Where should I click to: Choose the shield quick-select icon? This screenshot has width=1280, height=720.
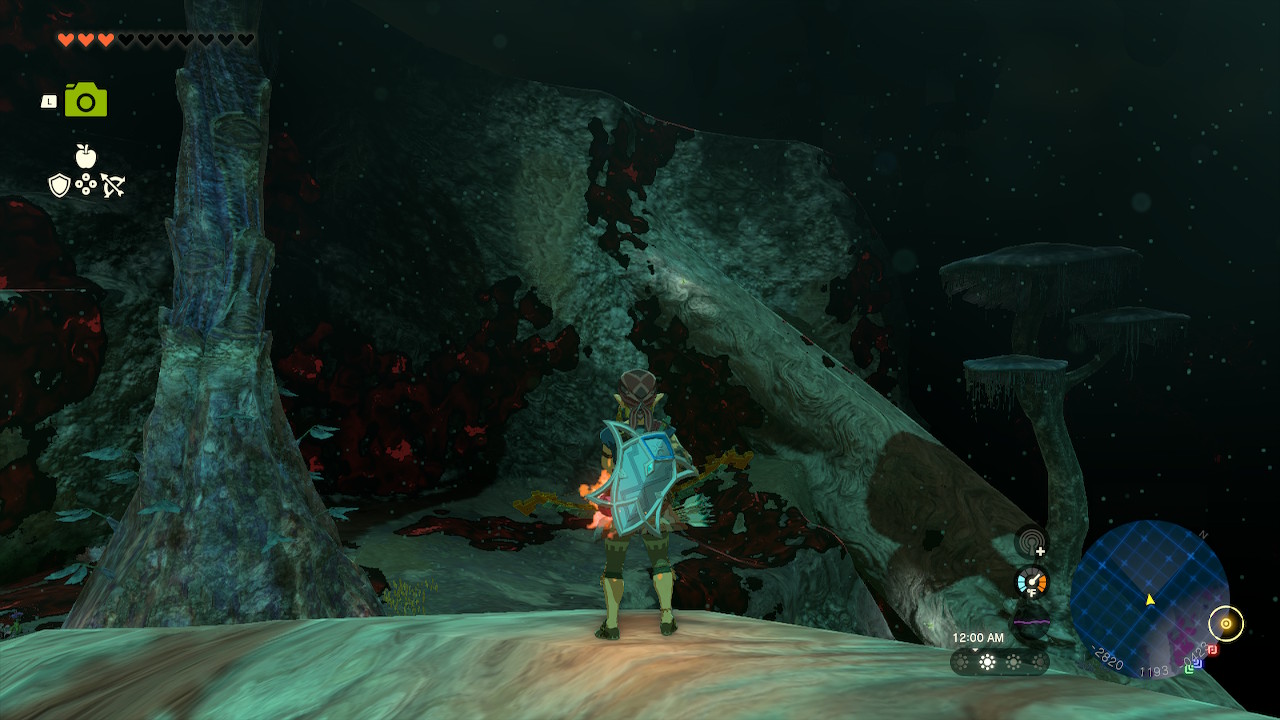60,185
